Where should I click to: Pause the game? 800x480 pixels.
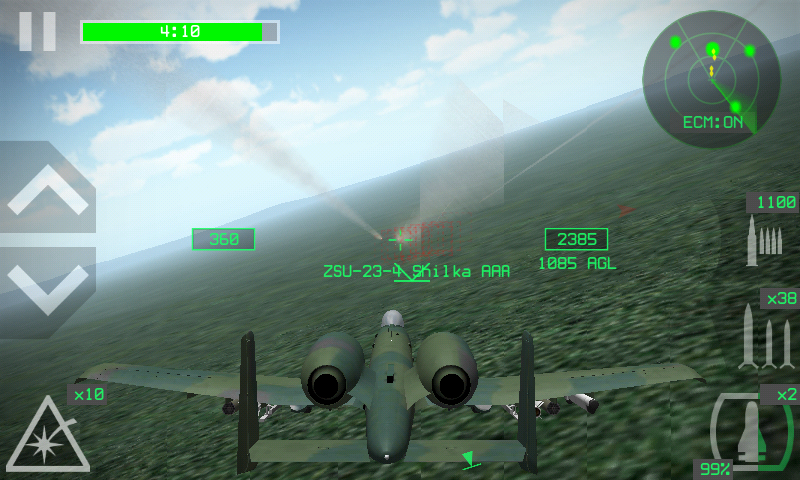coord(38,30)
